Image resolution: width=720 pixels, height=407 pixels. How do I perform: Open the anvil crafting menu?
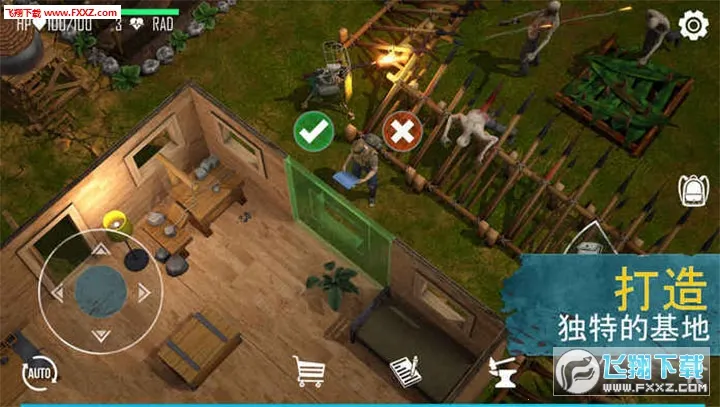[503, 372]
